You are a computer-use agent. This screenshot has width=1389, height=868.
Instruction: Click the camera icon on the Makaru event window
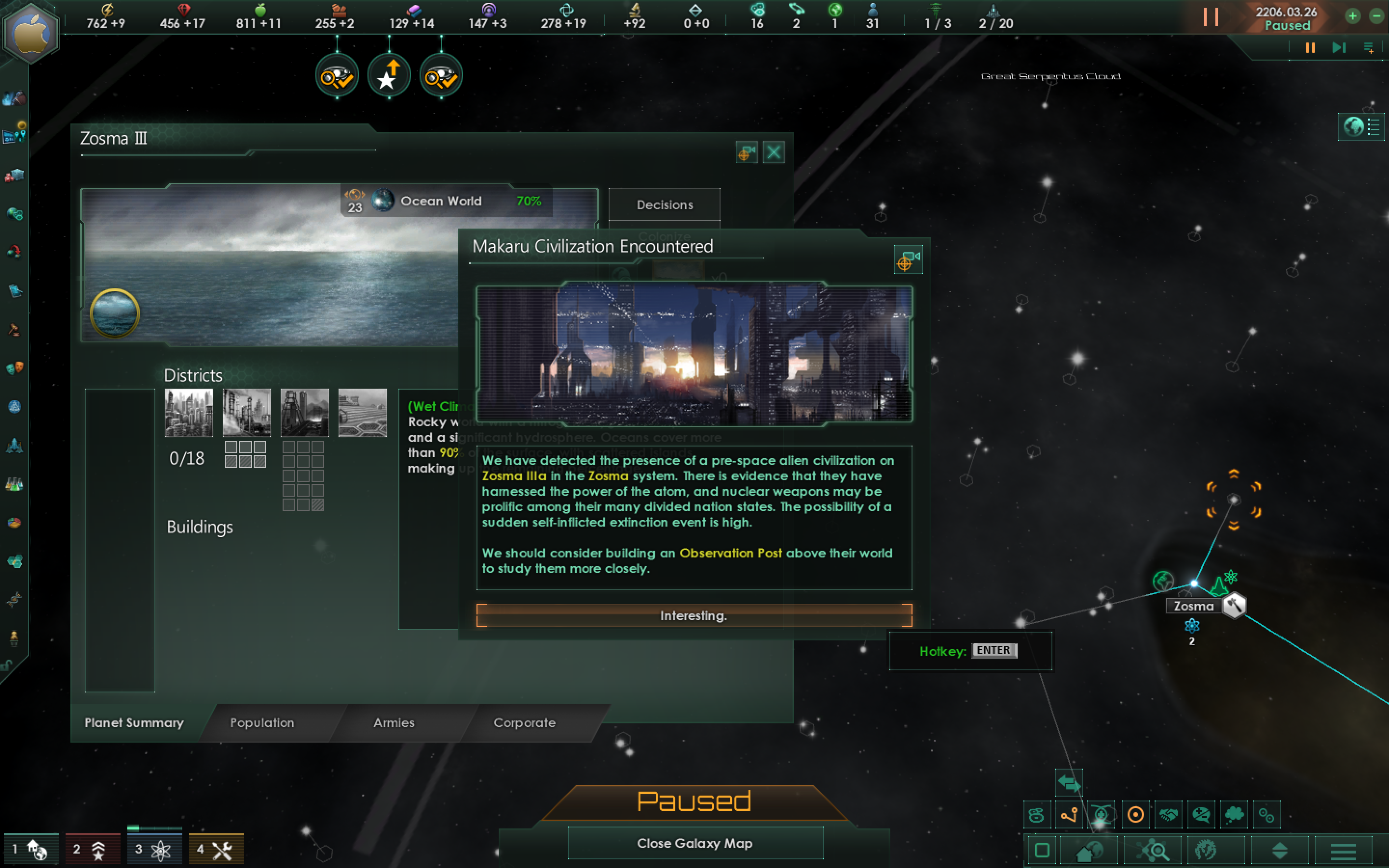click(909, 259)
